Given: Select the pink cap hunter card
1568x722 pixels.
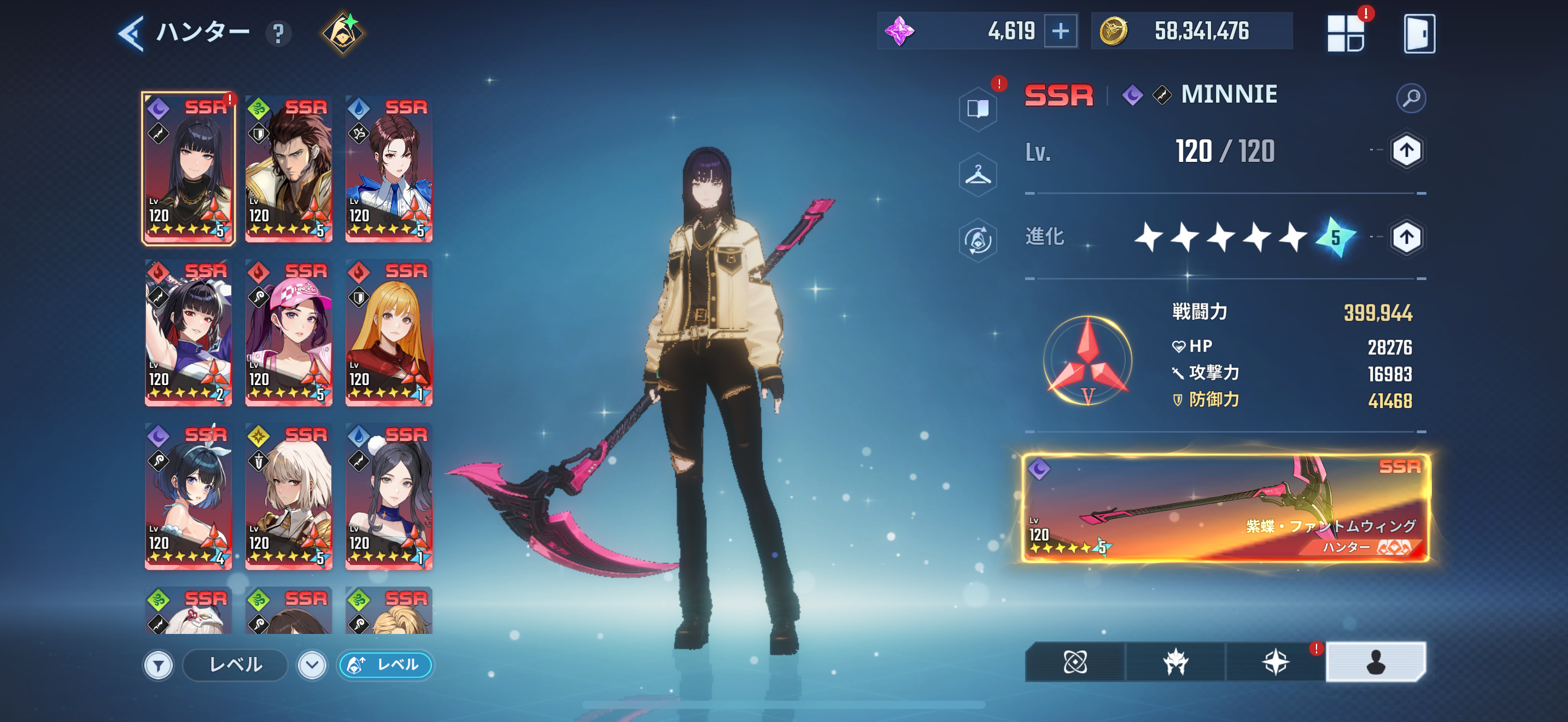Looking at the screenshot, I should point(289,333).
